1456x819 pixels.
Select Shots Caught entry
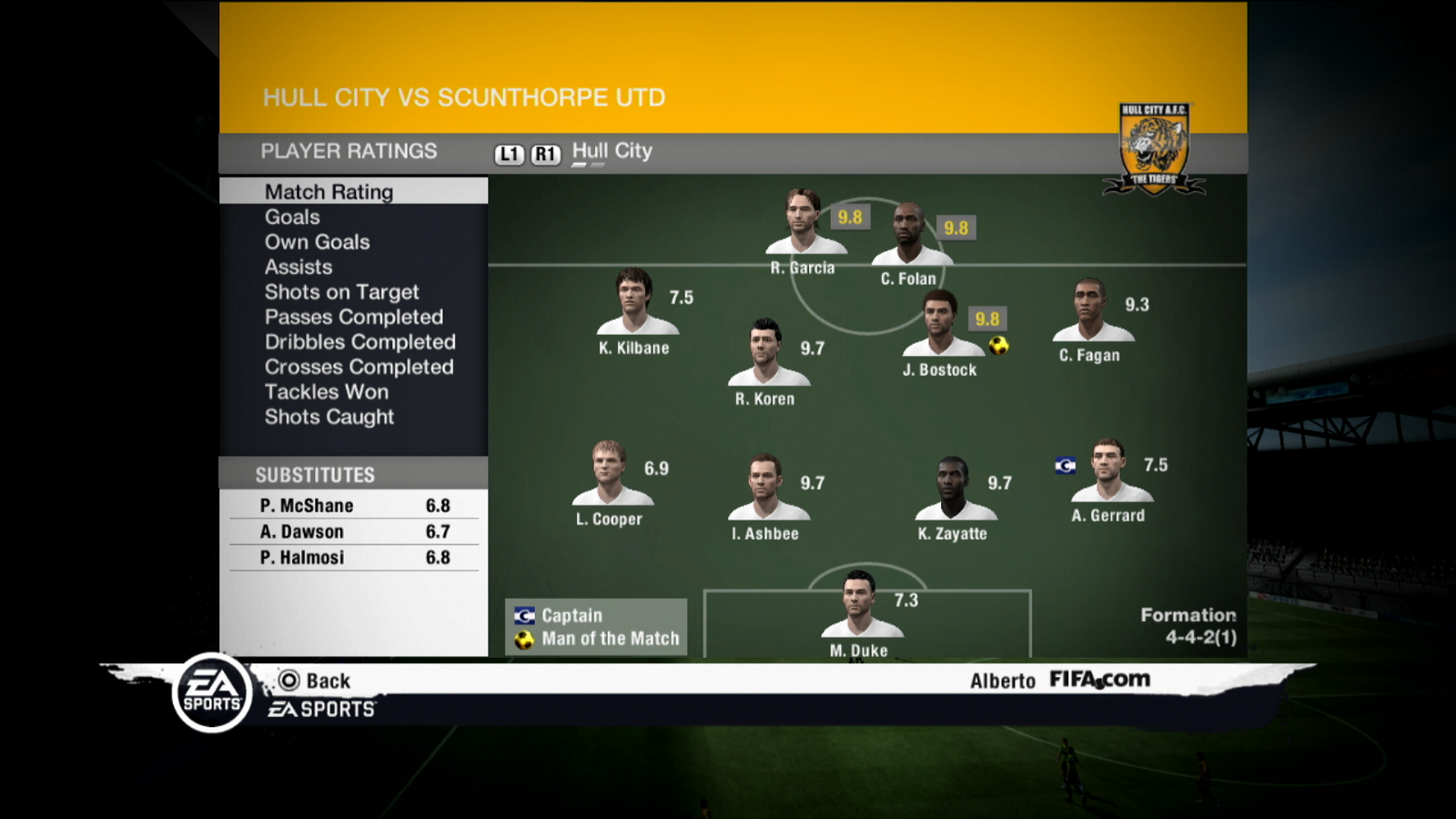[329, 417]
